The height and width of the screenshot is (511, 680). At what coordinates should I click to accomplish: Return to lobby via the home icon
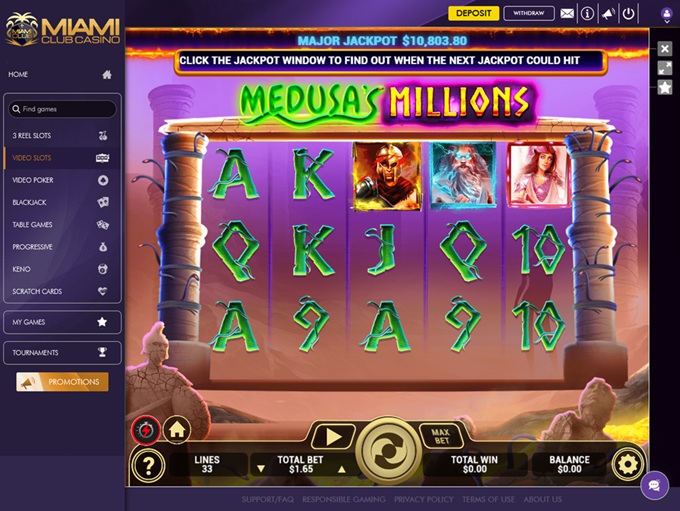(x=177, y=430)
